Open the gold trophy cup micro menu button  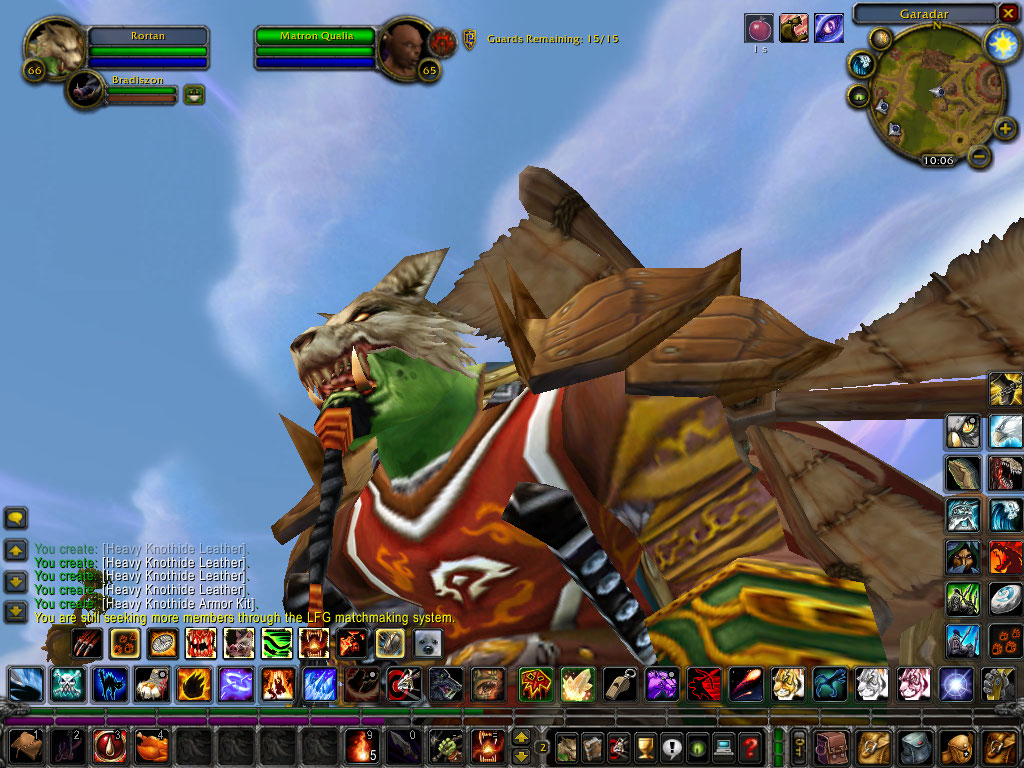pos(646,747)
